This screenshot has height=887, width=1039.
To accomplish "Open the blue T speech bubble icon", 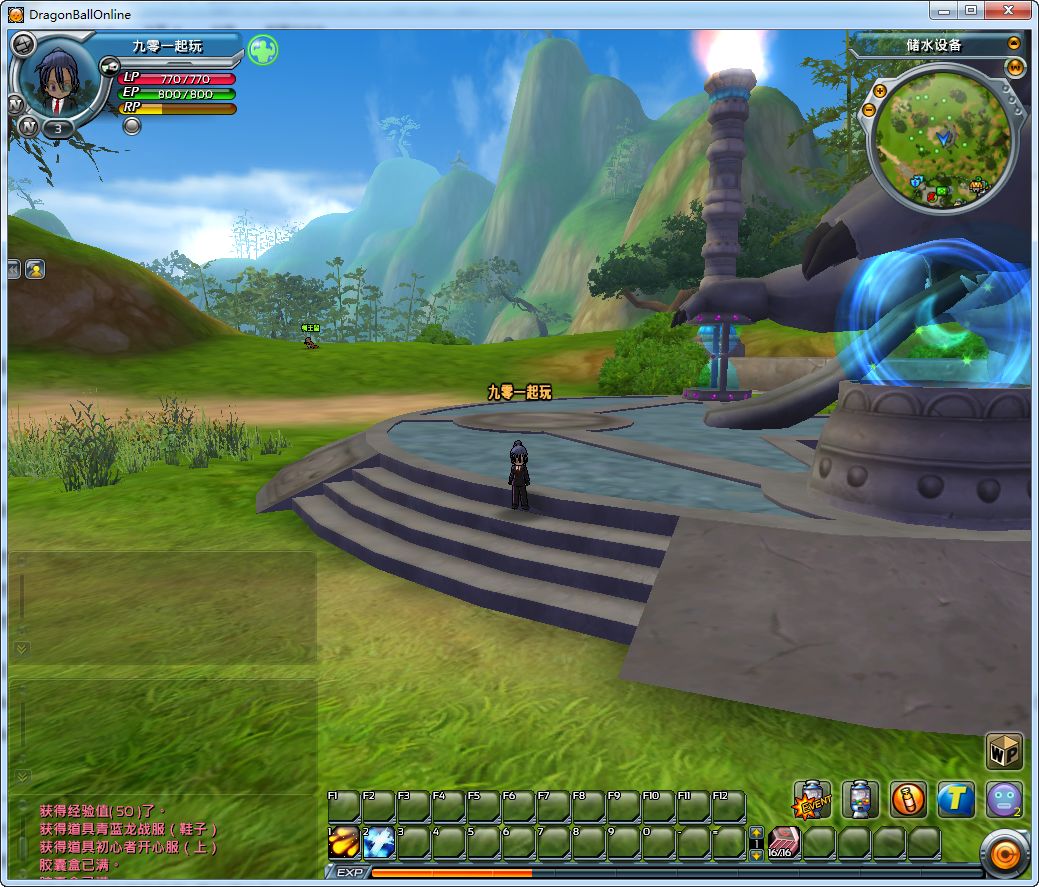I will click(x=956, y=800).
